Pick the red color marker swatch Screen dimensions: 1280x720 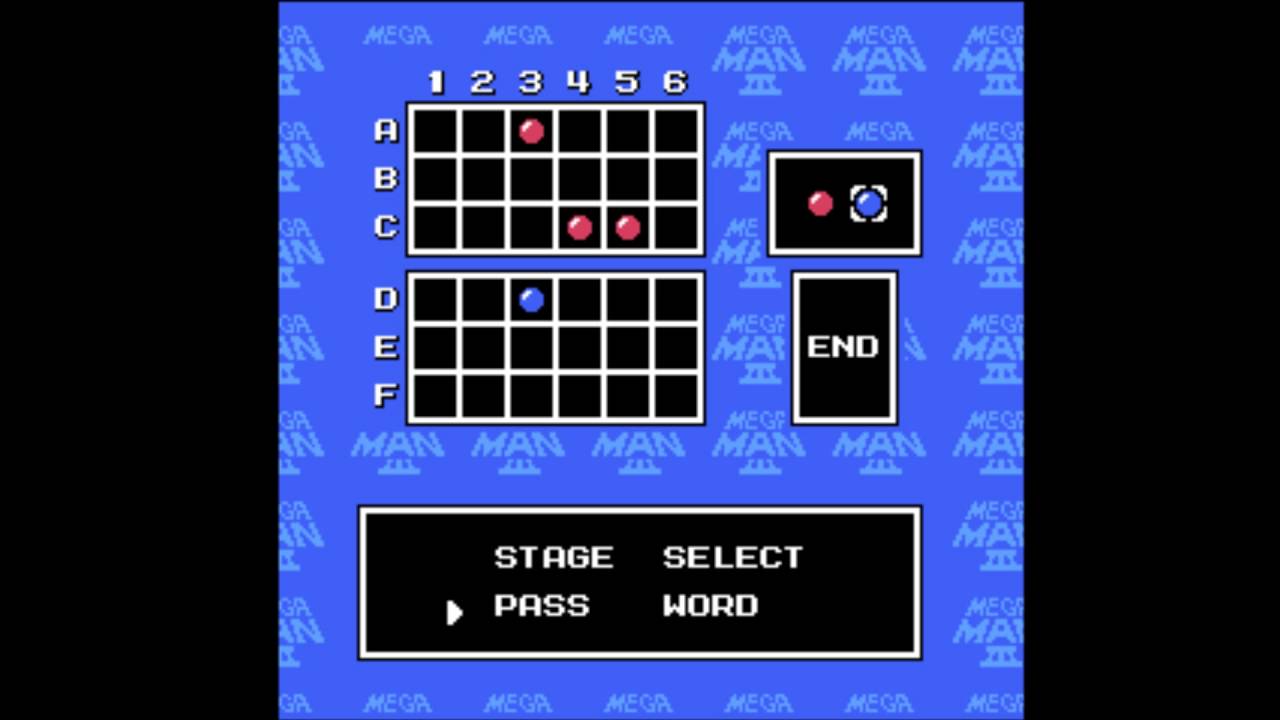(820, 205)
